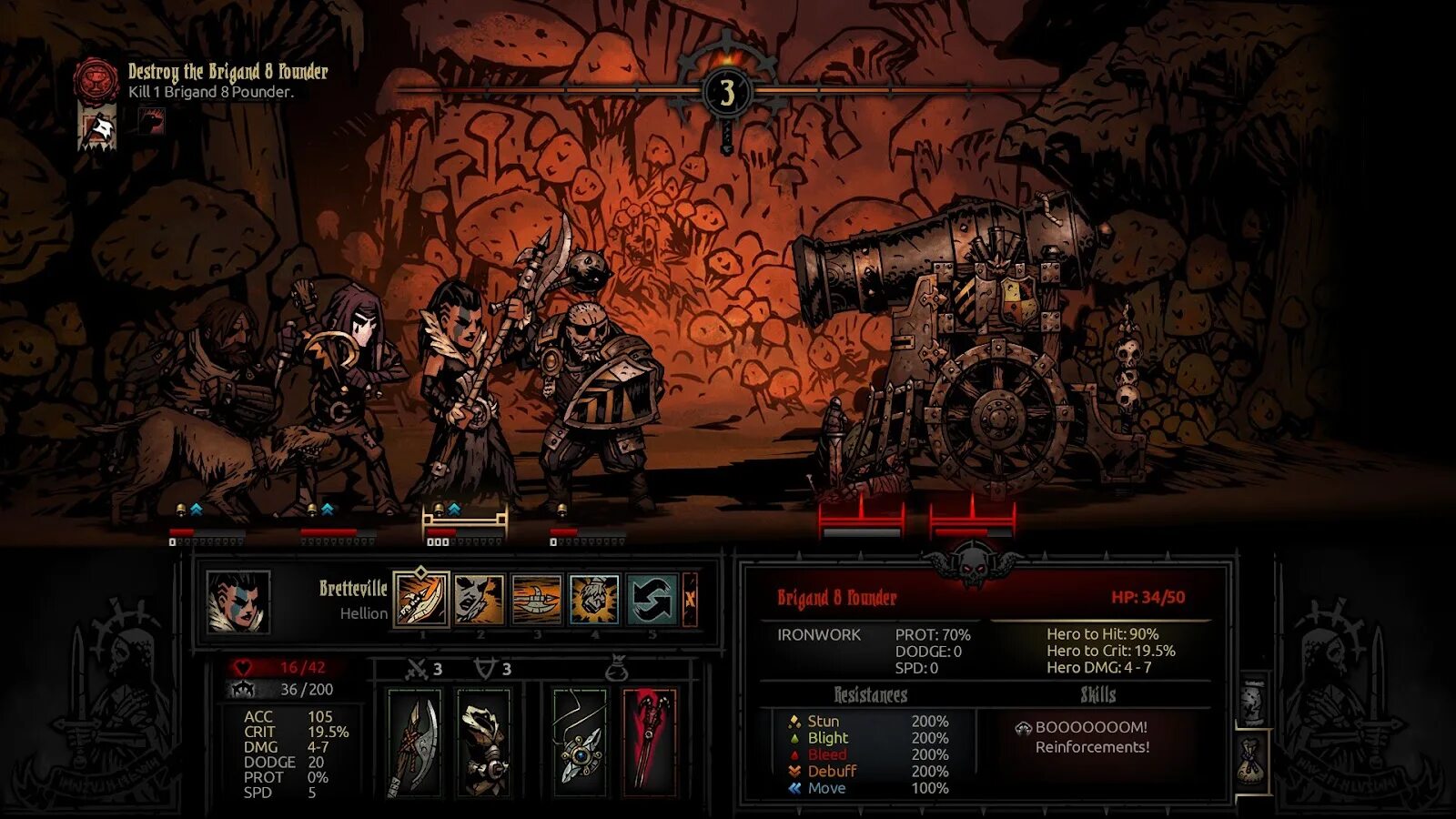
Task: Click the hound icon under quest text
Action: click(151, 122)
